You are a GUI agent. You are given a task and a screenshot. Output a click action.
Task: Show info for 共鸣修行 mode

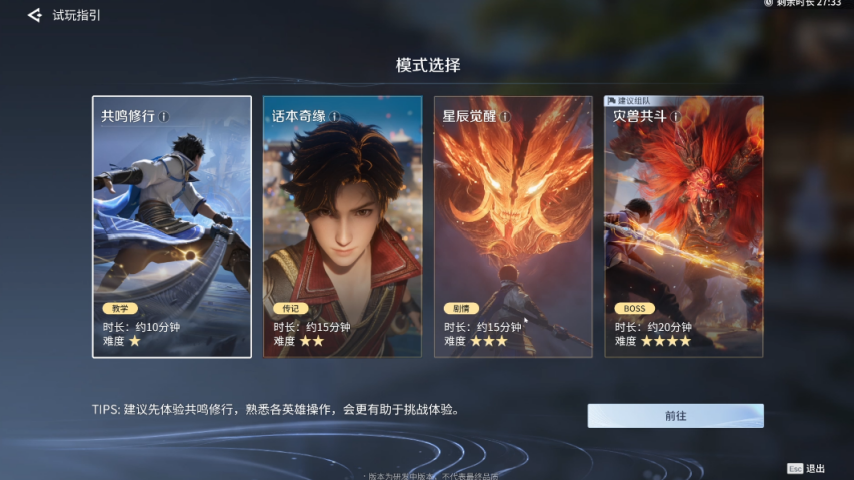pos(164,116)
